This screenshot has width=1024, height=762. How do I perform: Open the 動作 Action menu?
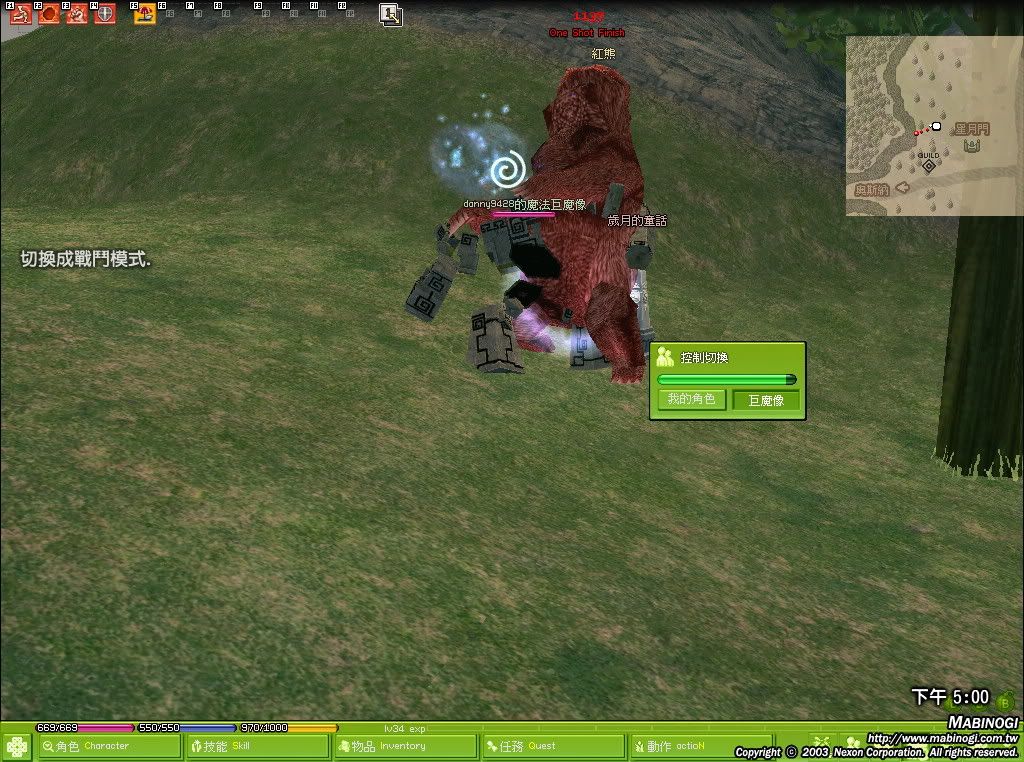700,746
